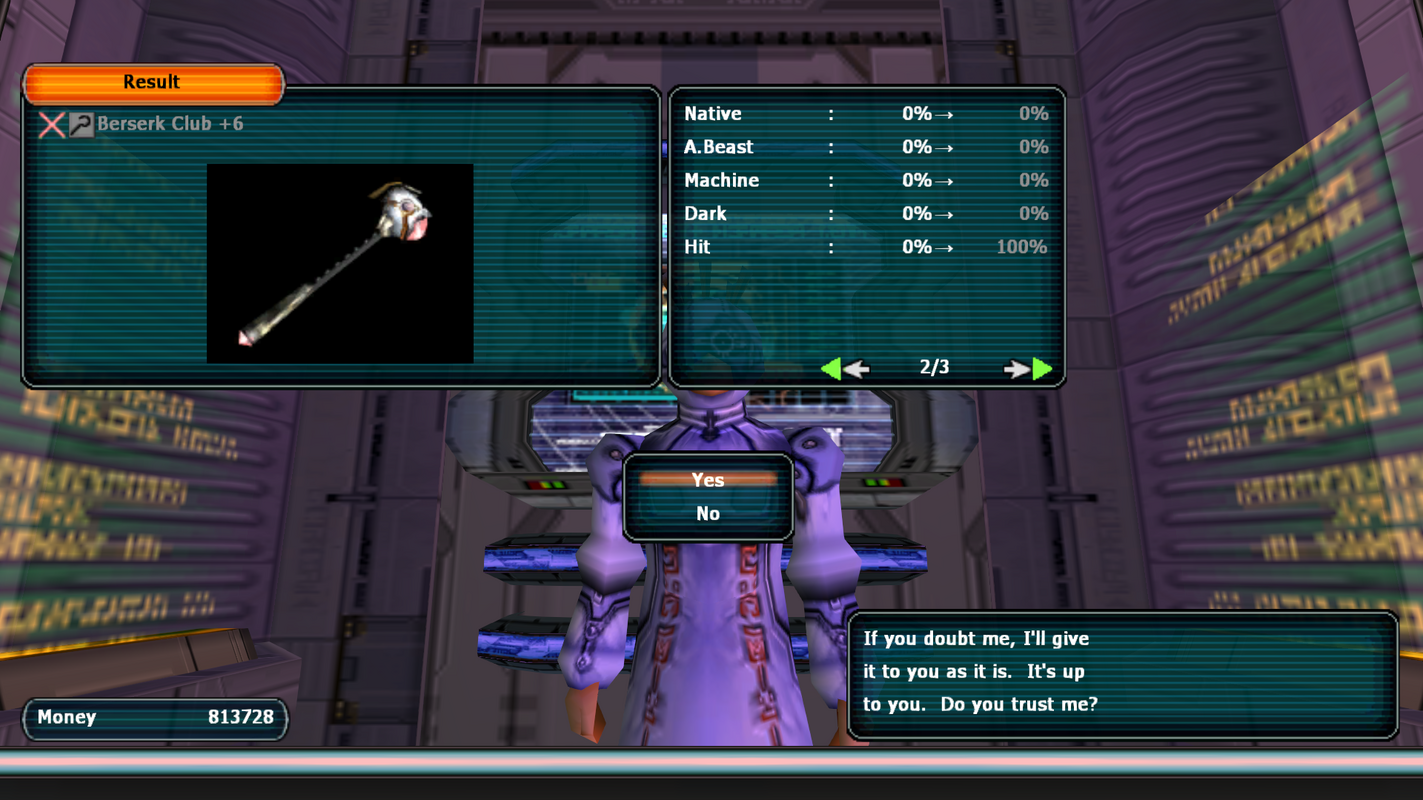Click the Money total display
Image resolution: width=1423 pixels, height=800 pixels.
[154, 718]
